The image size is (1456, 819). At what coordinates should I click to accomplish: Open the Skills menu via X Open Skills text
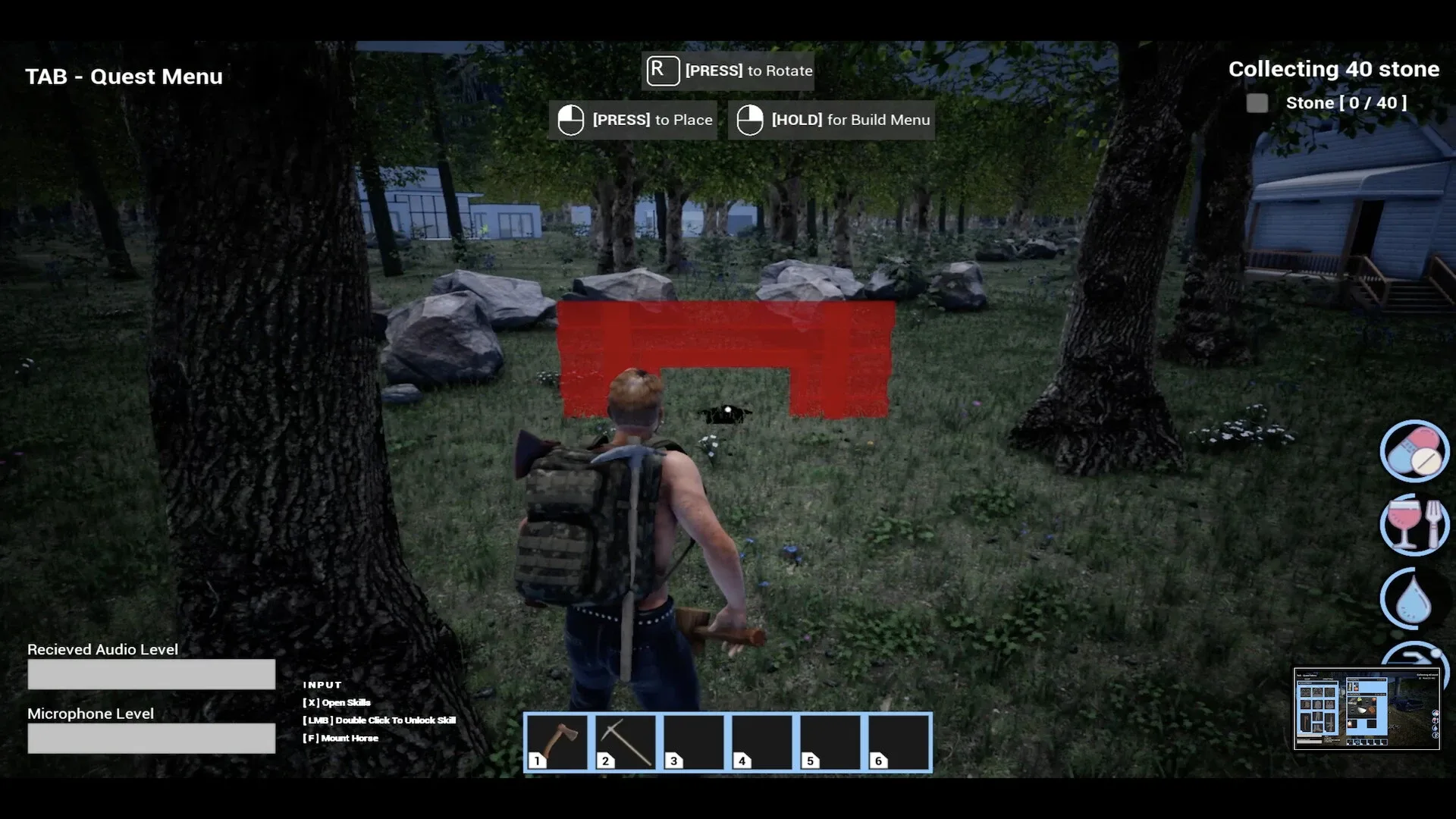(337, 702)
